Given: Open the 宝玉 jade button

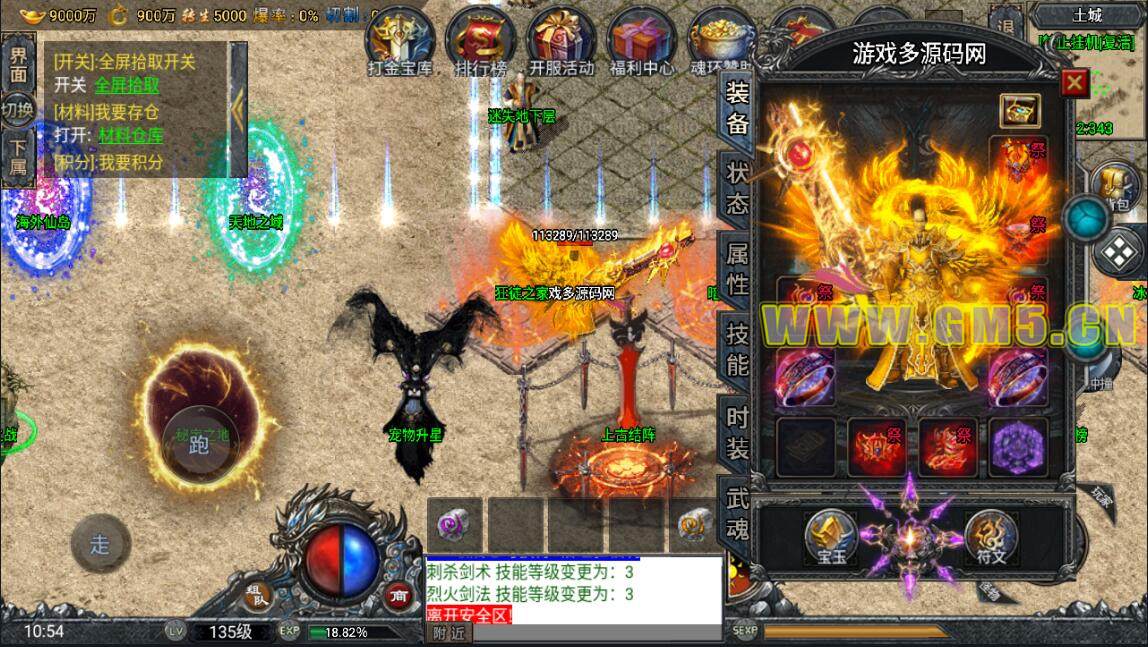Looking at the screenshot, I should [x=832, y=537].
